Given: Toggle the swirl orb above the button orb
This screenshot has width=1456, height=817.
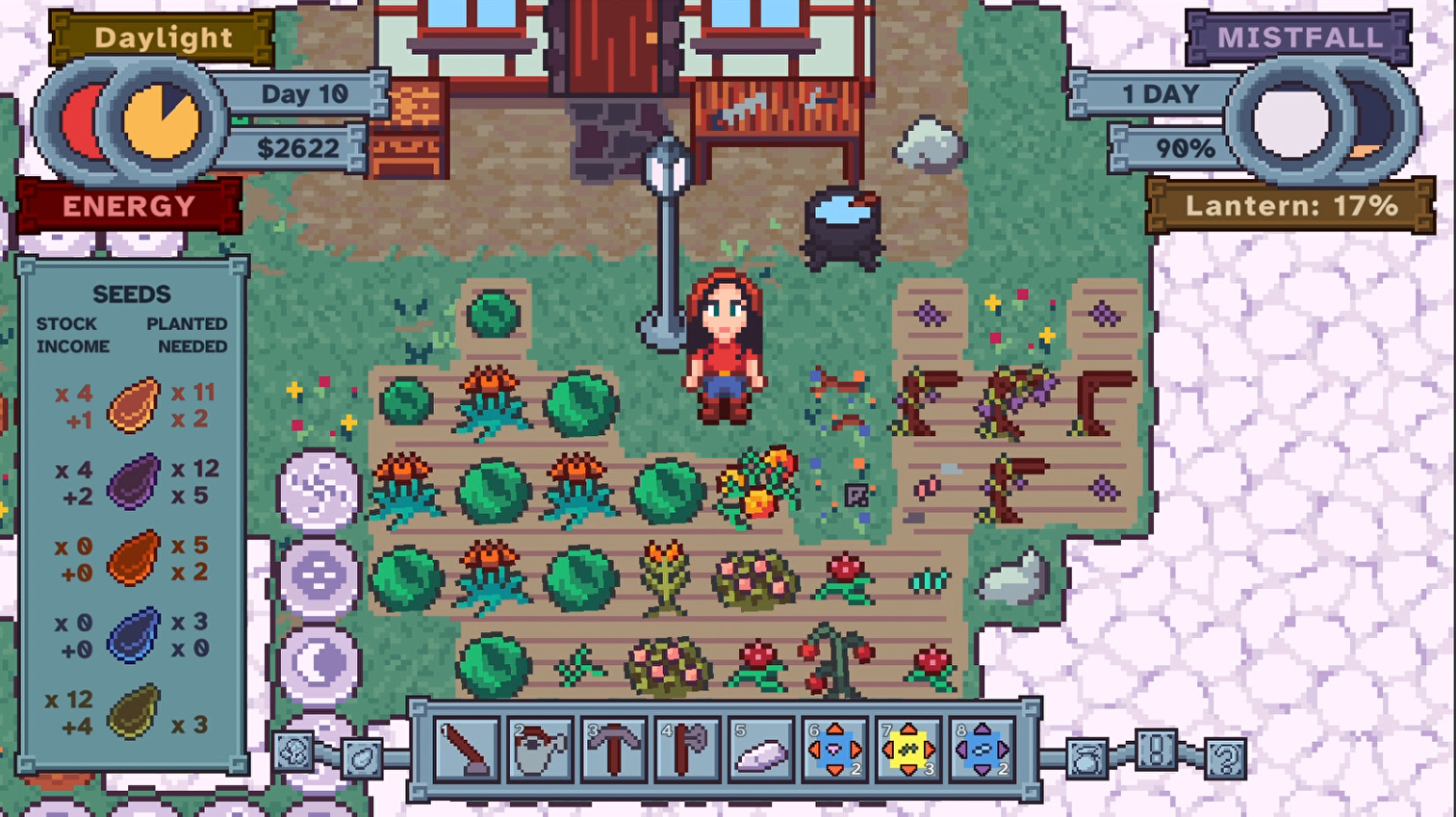Looking at the screenshot, I should [x=318, y=491].
